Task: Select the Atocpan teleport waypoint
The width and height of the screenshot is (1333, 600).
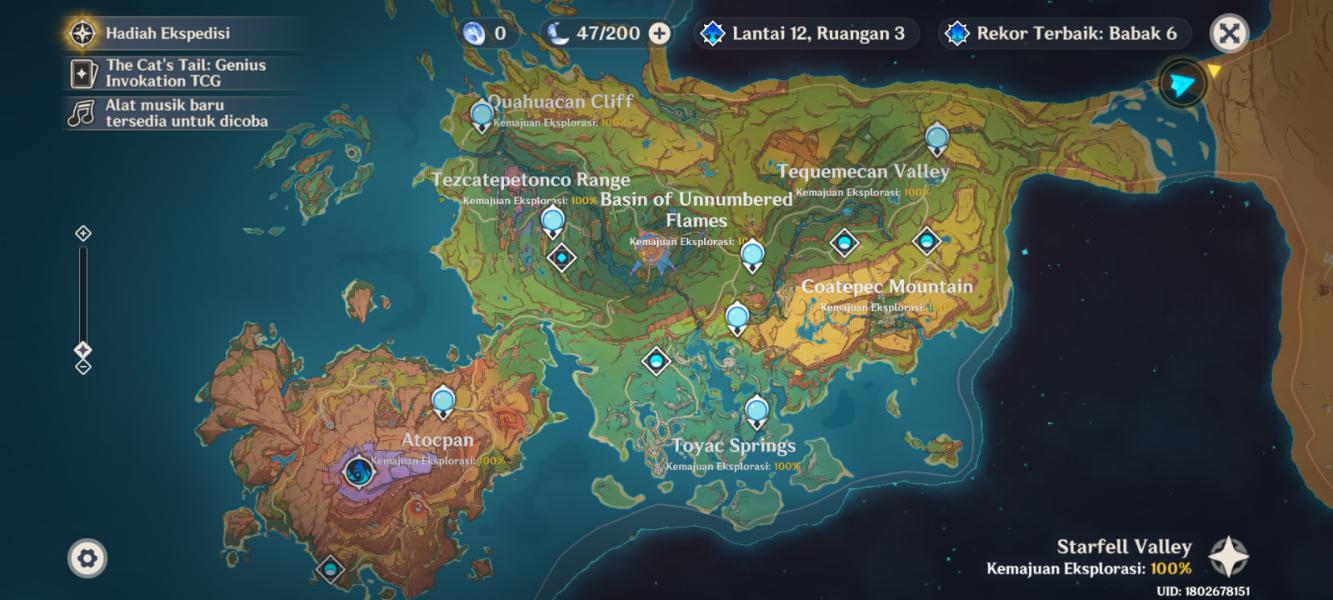Action: coord(443,403)
